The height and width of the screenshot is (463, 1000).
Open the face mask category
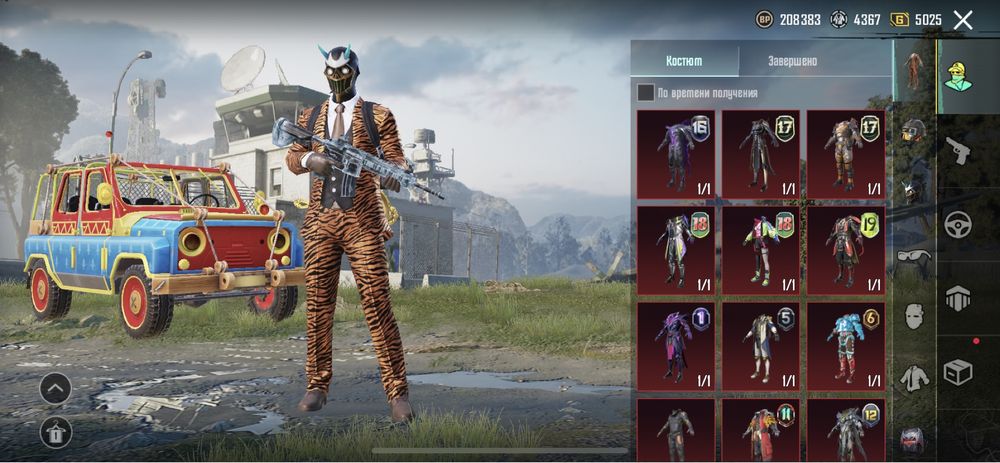(913, 316)
